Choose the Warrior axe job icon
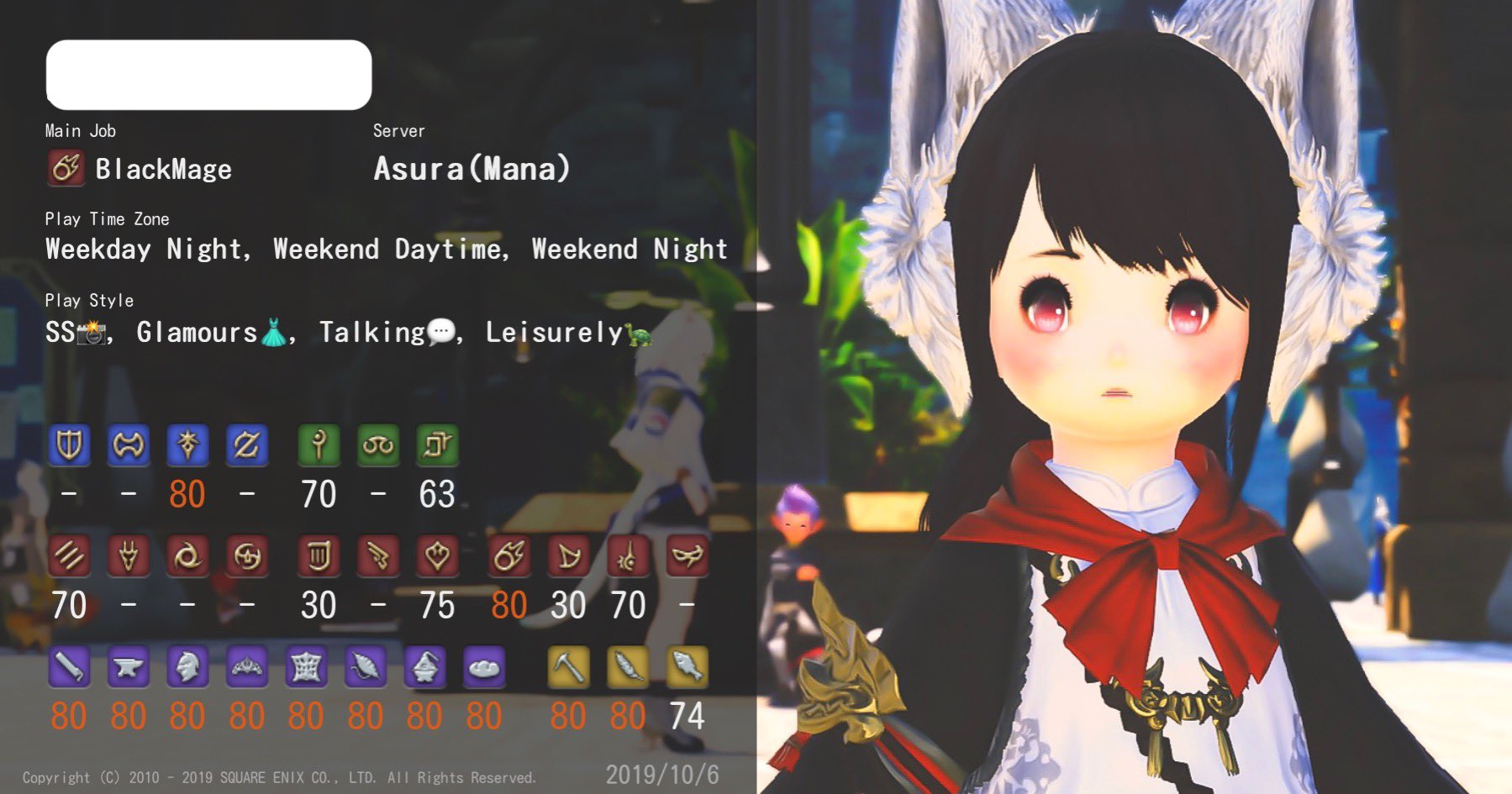 [x=128, y=444]
